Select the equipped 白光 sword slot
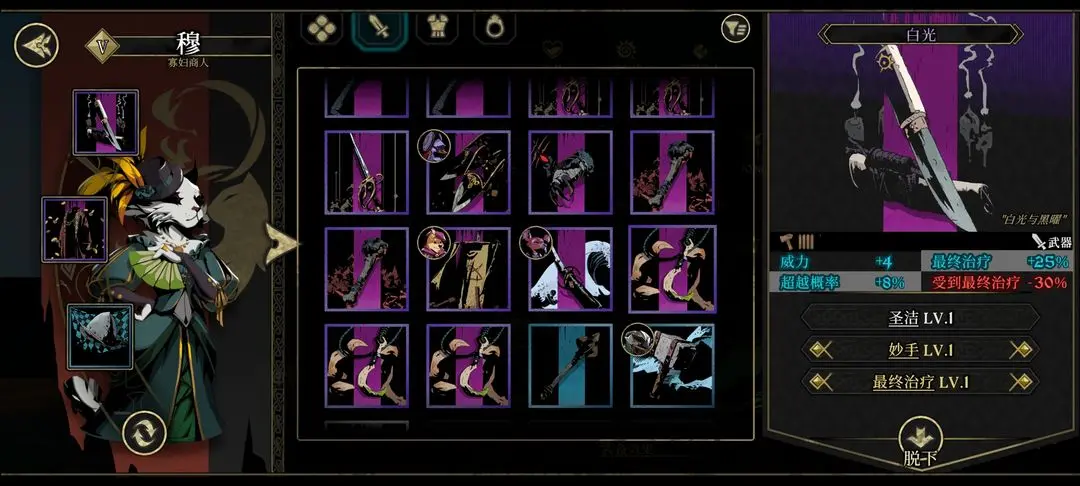1080x486 pixels. pyautogui.click(x=105, y=122)
